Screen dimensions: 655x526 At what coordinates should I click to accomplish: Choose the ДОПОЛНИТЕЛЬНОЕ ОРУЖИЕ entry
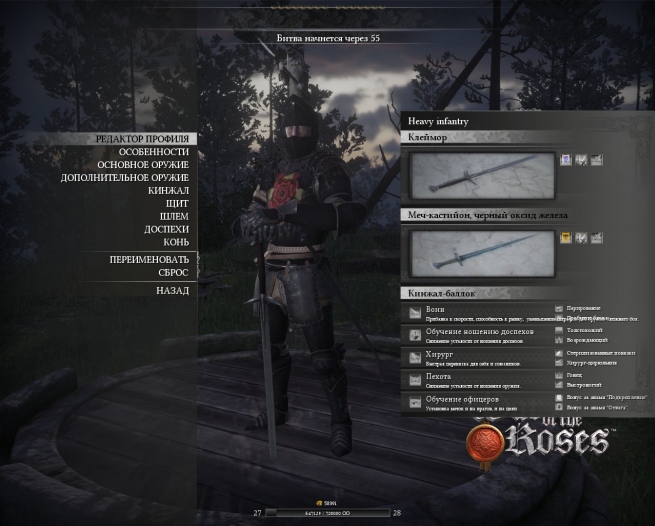click(x=124, y=177)
